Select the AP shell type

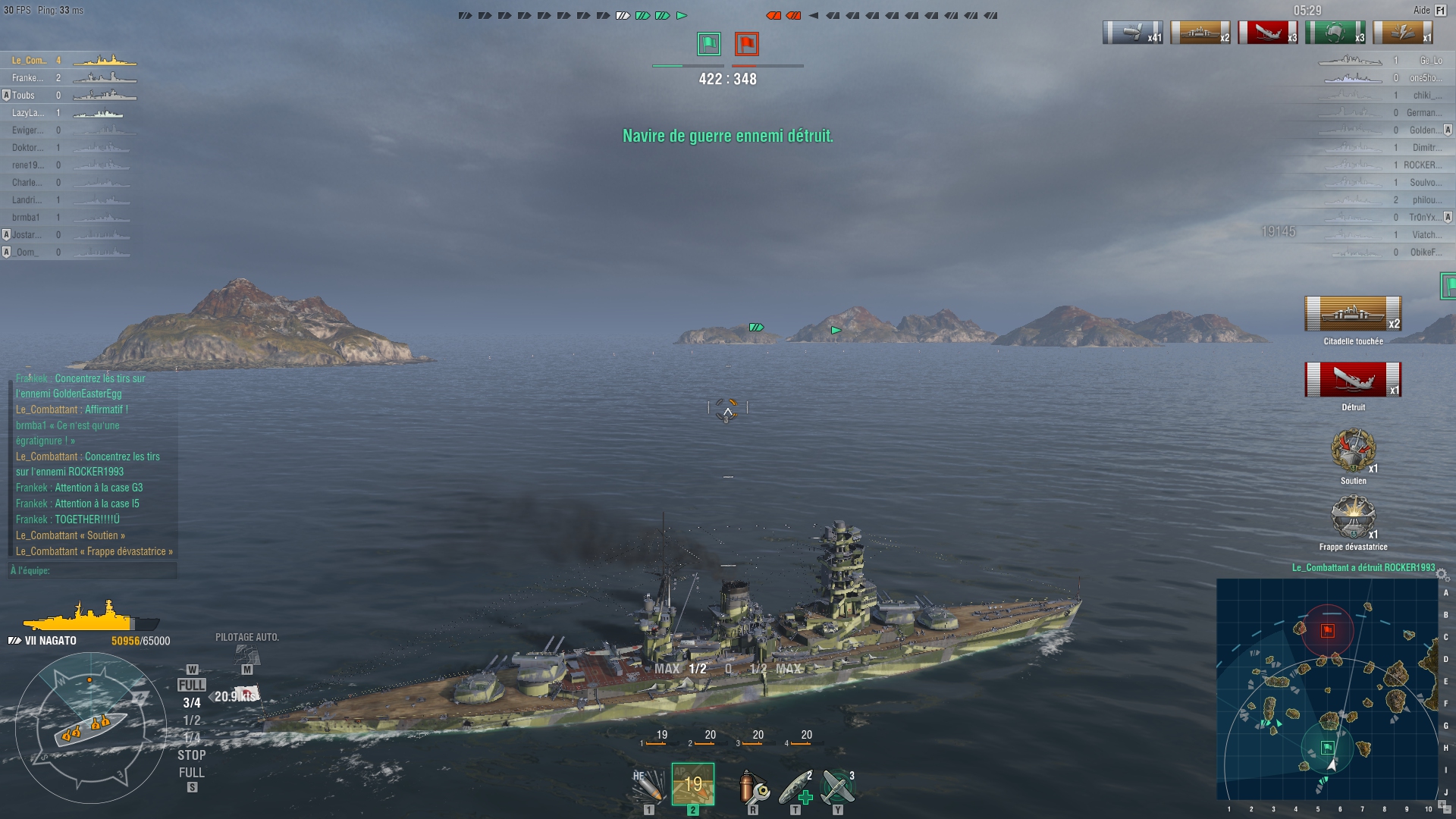click(692, 784)
